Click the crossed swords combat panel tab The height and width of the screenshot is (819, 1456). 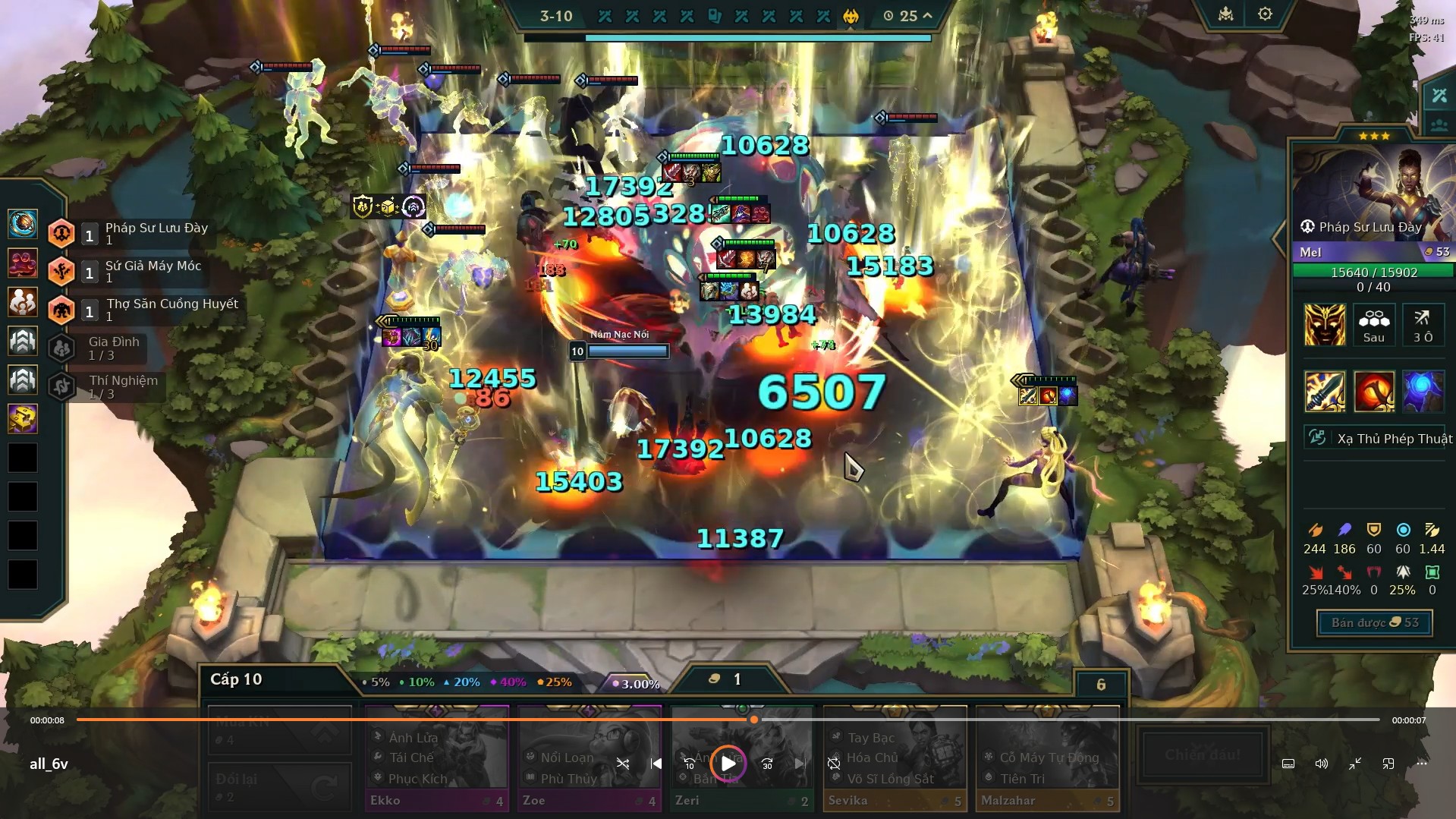coord(1439,96)
